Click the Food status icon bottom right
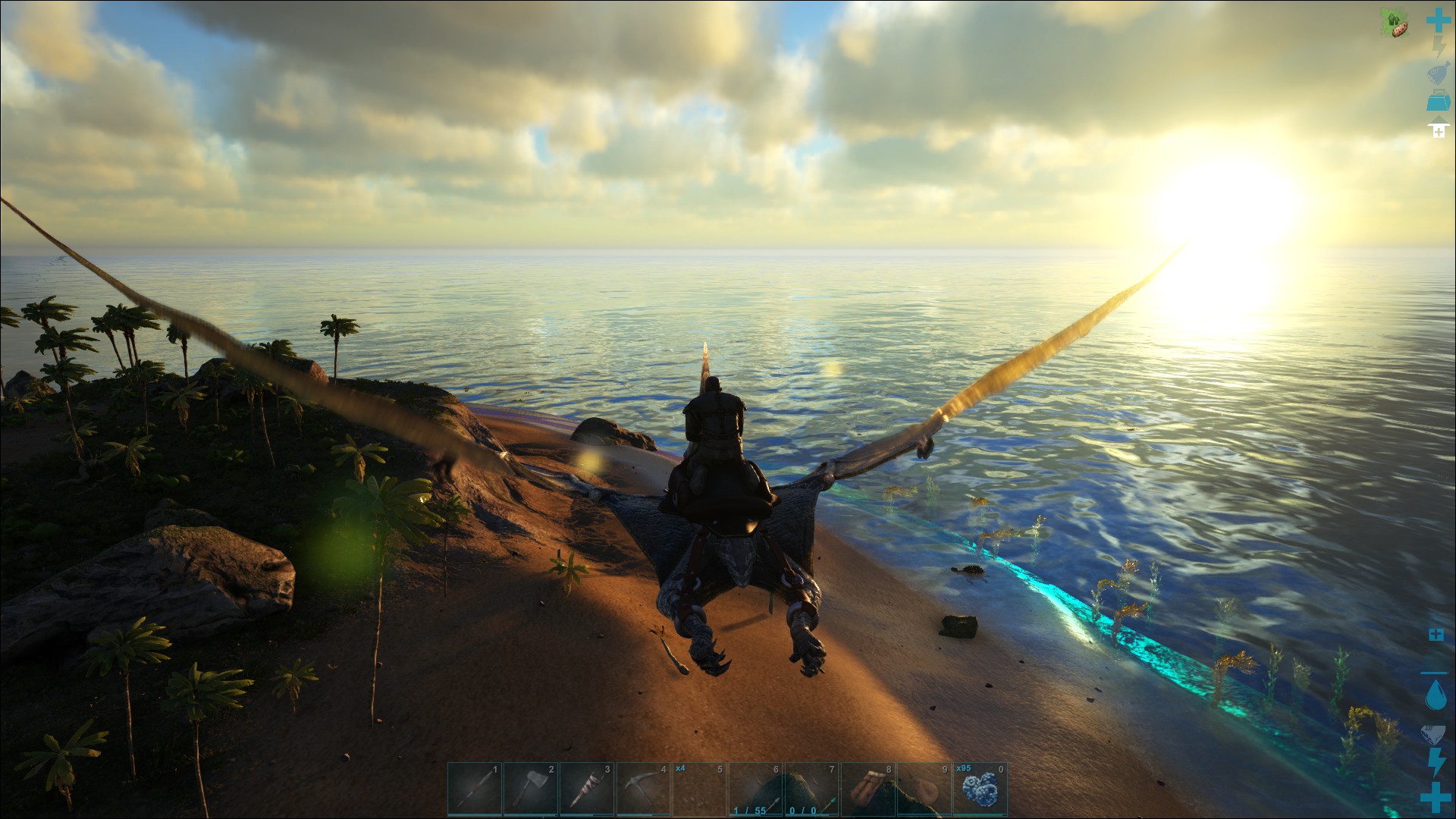 pyautogui.click(x=1434, y=733)
